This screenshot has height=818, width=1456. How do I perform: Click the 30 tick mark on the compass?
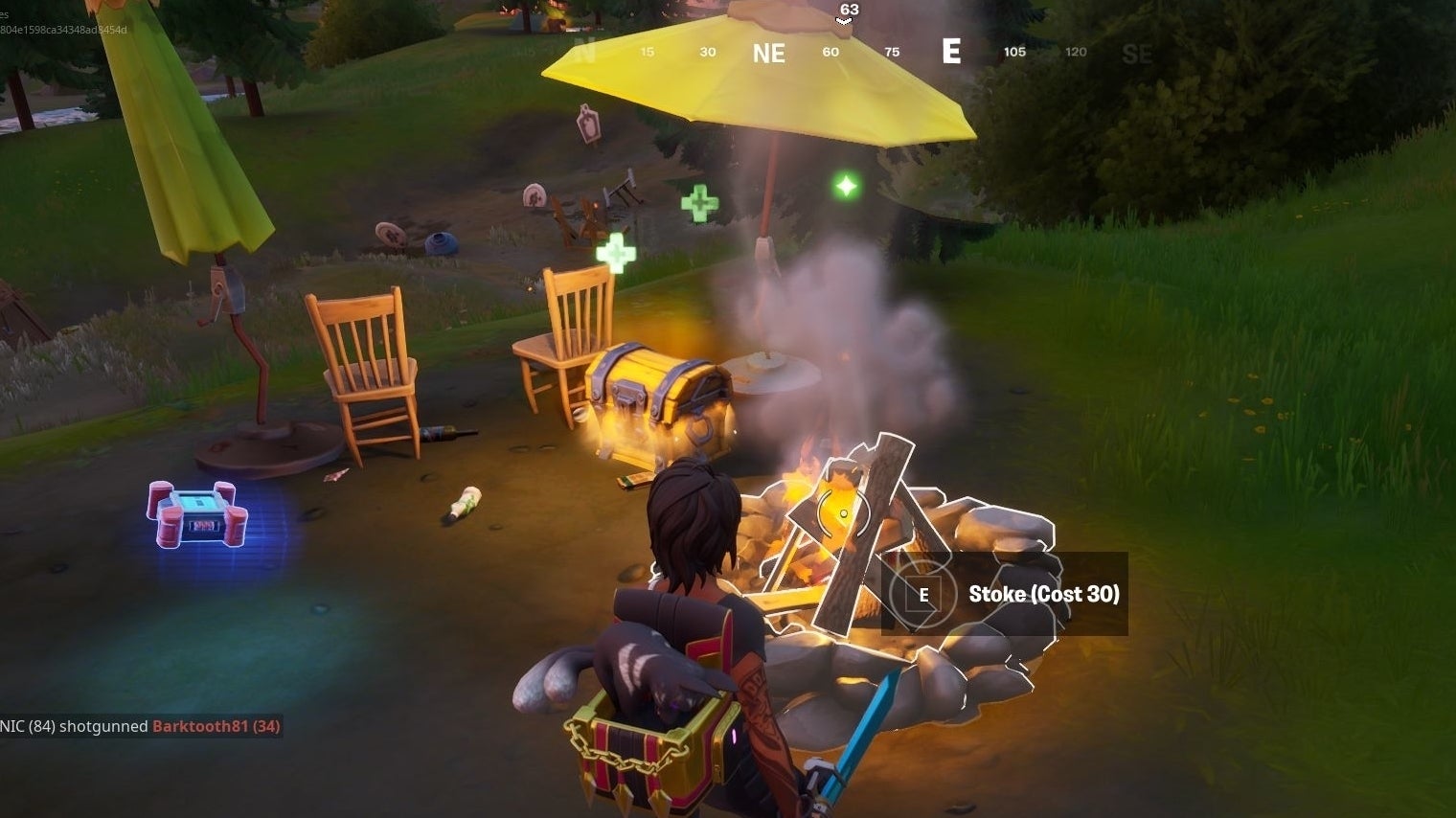pos(707,53)
